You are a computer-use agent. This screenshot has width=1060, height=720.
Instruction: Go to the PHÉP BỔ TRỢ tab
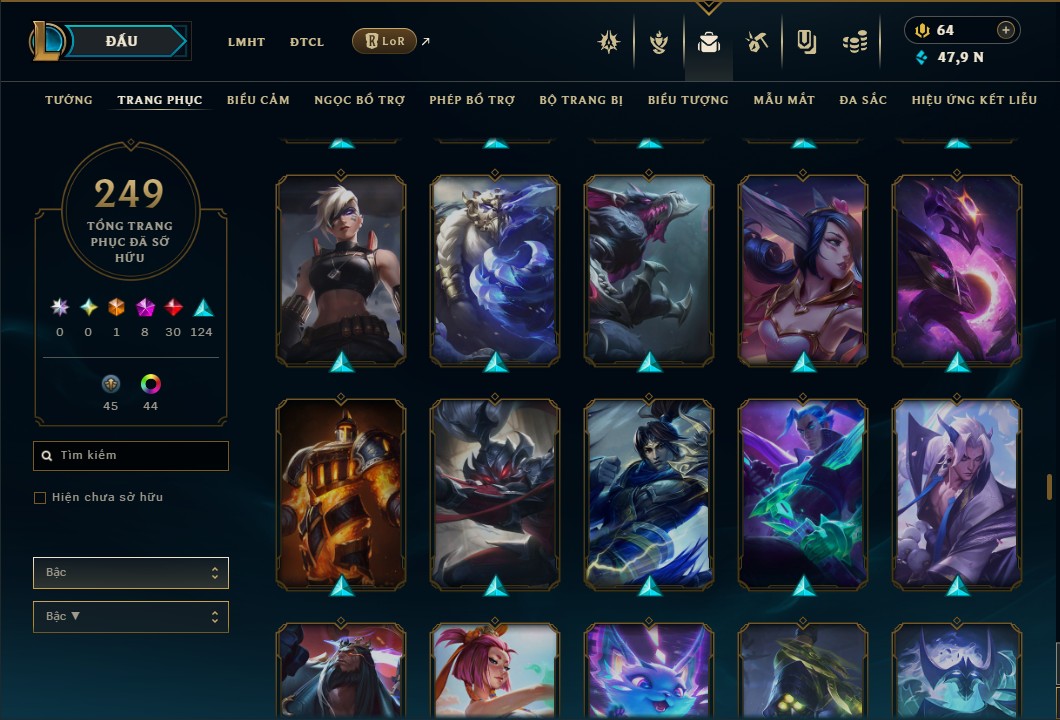click(x=472, y=100)
